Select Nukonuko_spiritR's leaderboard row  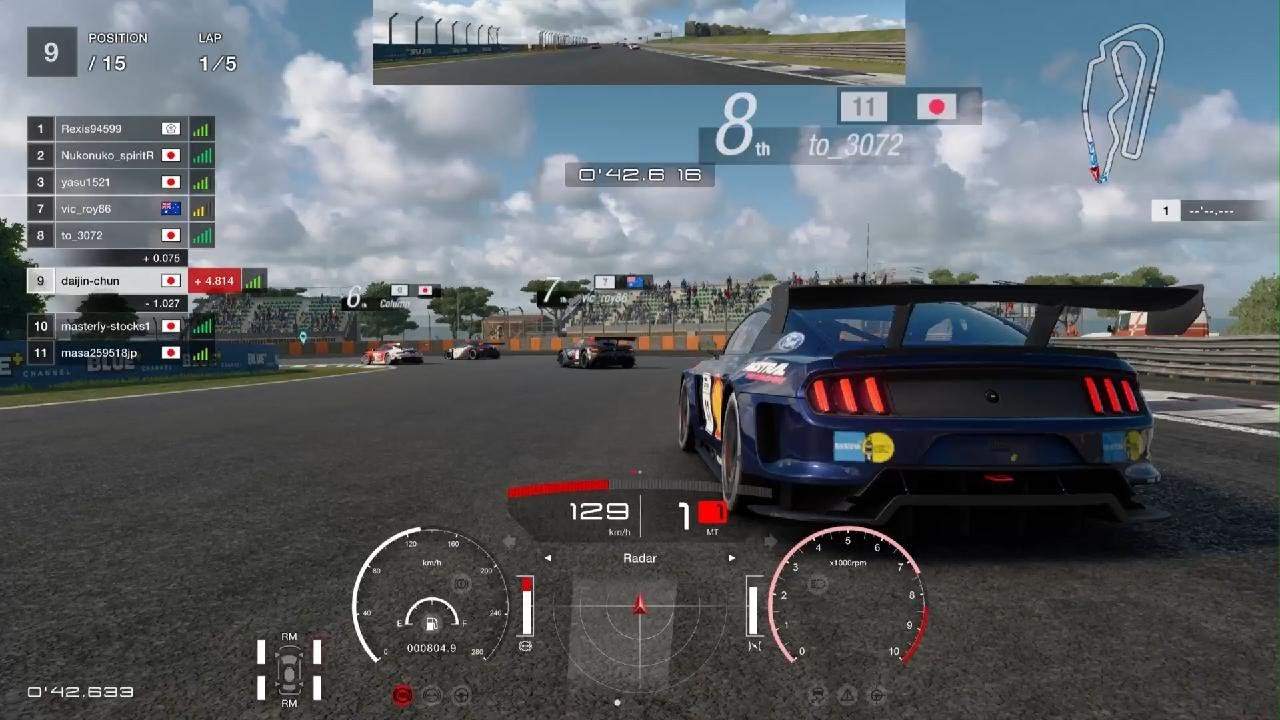[108, 156]
